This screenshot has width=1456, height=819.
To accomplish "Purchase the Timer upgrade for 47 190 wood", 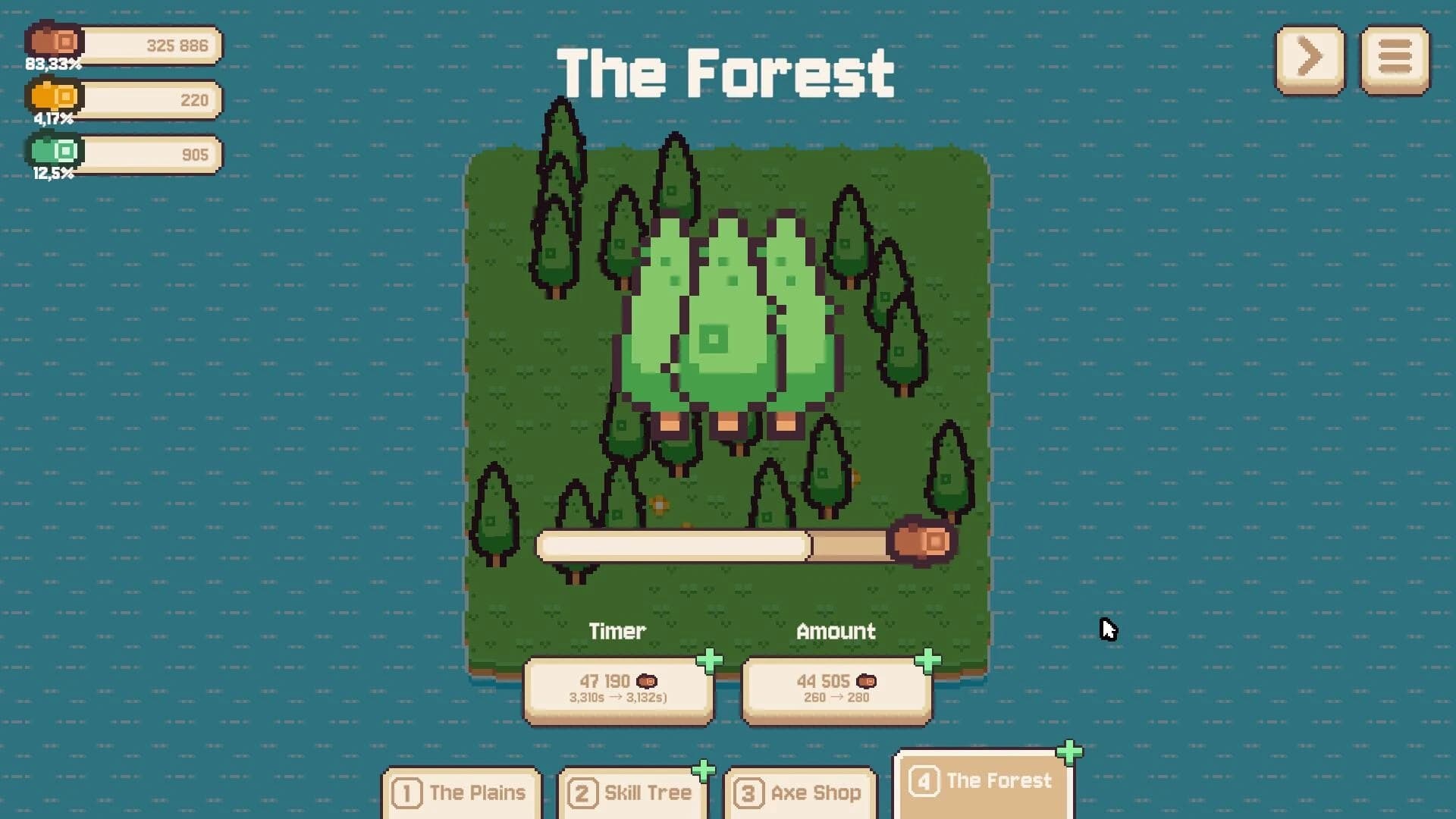I will pos(618,688).
